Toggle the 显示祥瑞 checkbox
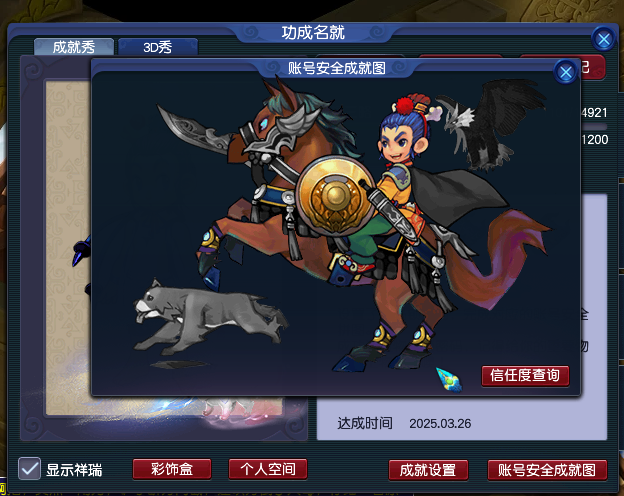 click(30, 469)
